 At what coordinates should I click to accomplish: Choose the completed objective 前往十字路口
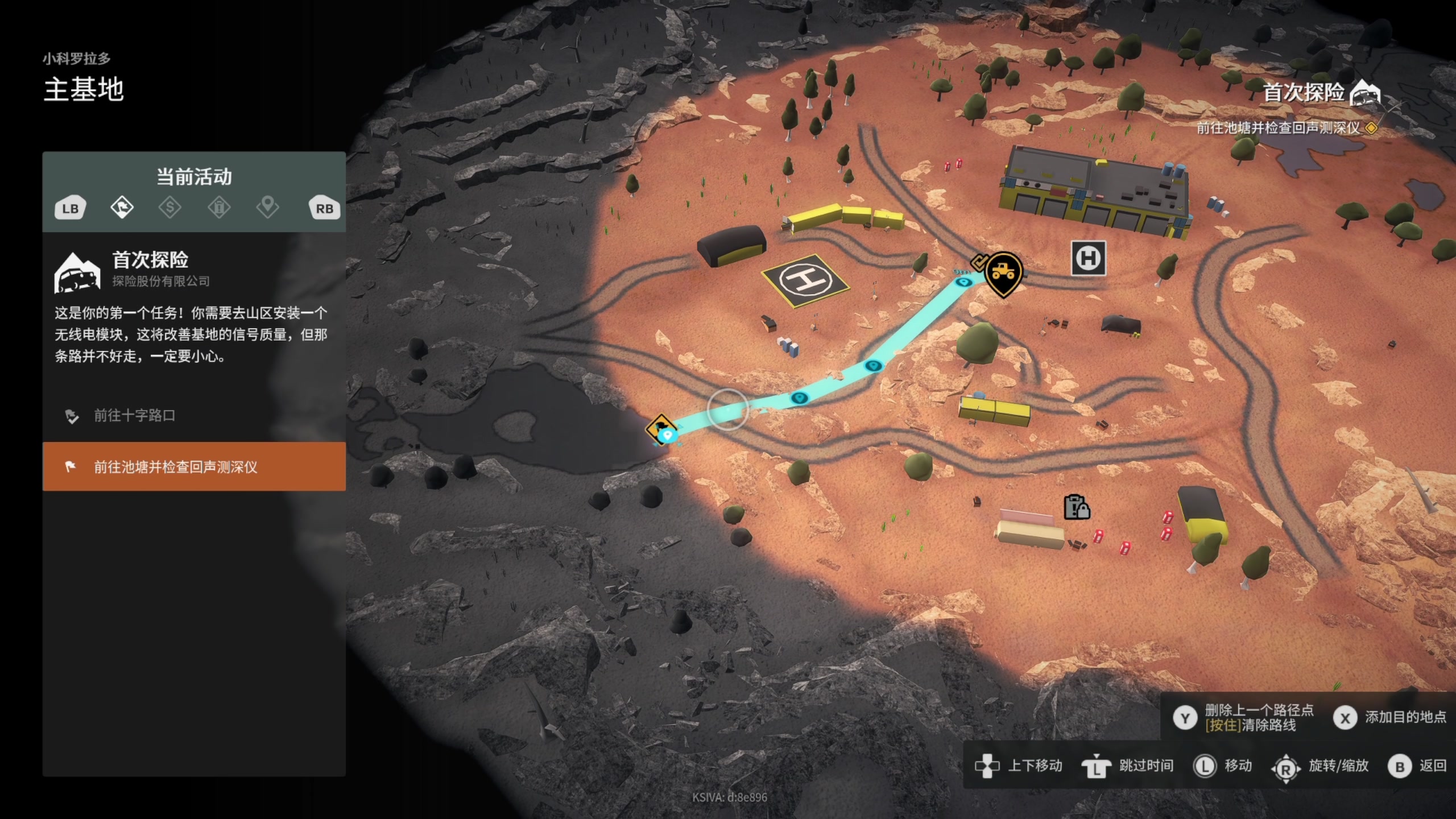click(134, 416)
